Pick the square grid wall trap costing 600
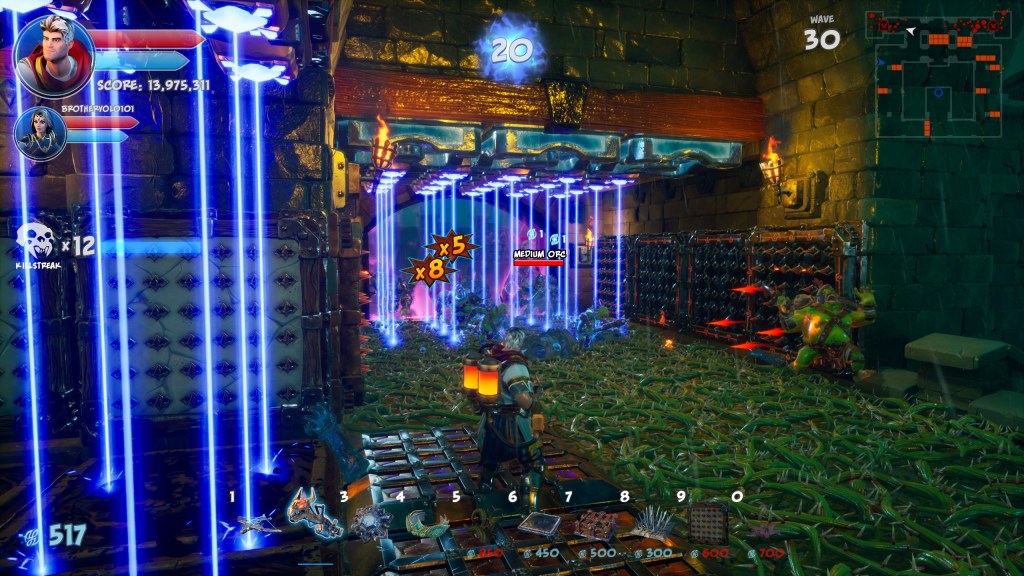Screen dimensions: 1024x576 coord(709,522)
